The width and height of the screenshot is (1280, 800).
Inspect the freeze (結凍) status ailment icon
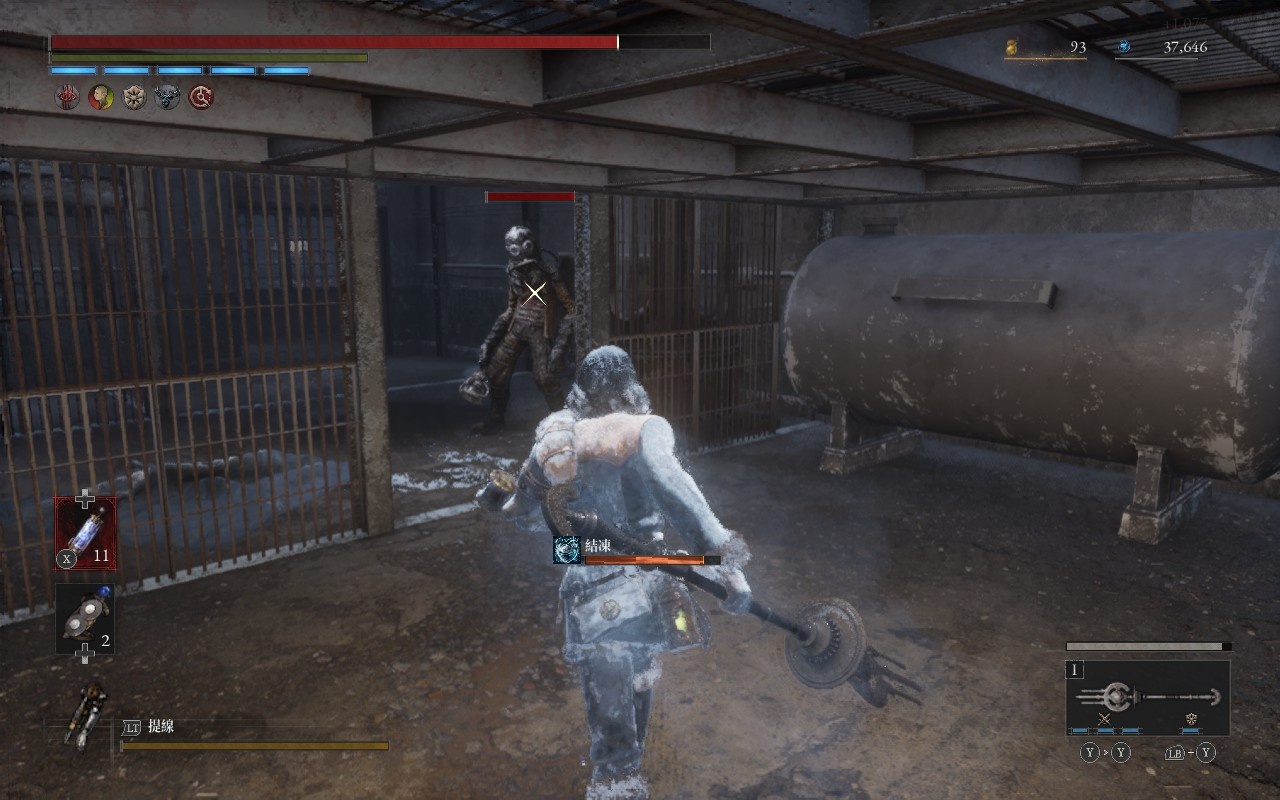click(x=567, y=550)
